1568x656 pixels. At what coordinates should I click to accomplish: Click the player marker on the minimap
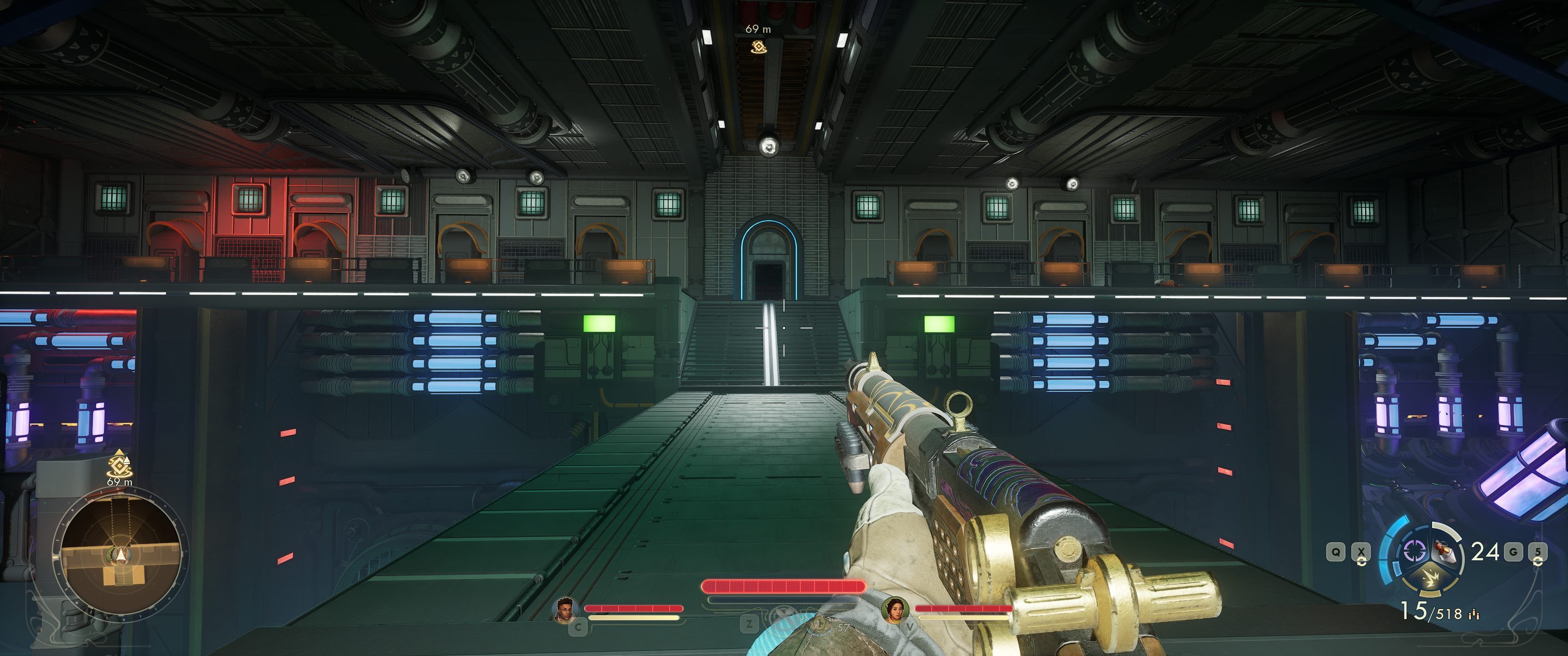[x=120, y=554]
